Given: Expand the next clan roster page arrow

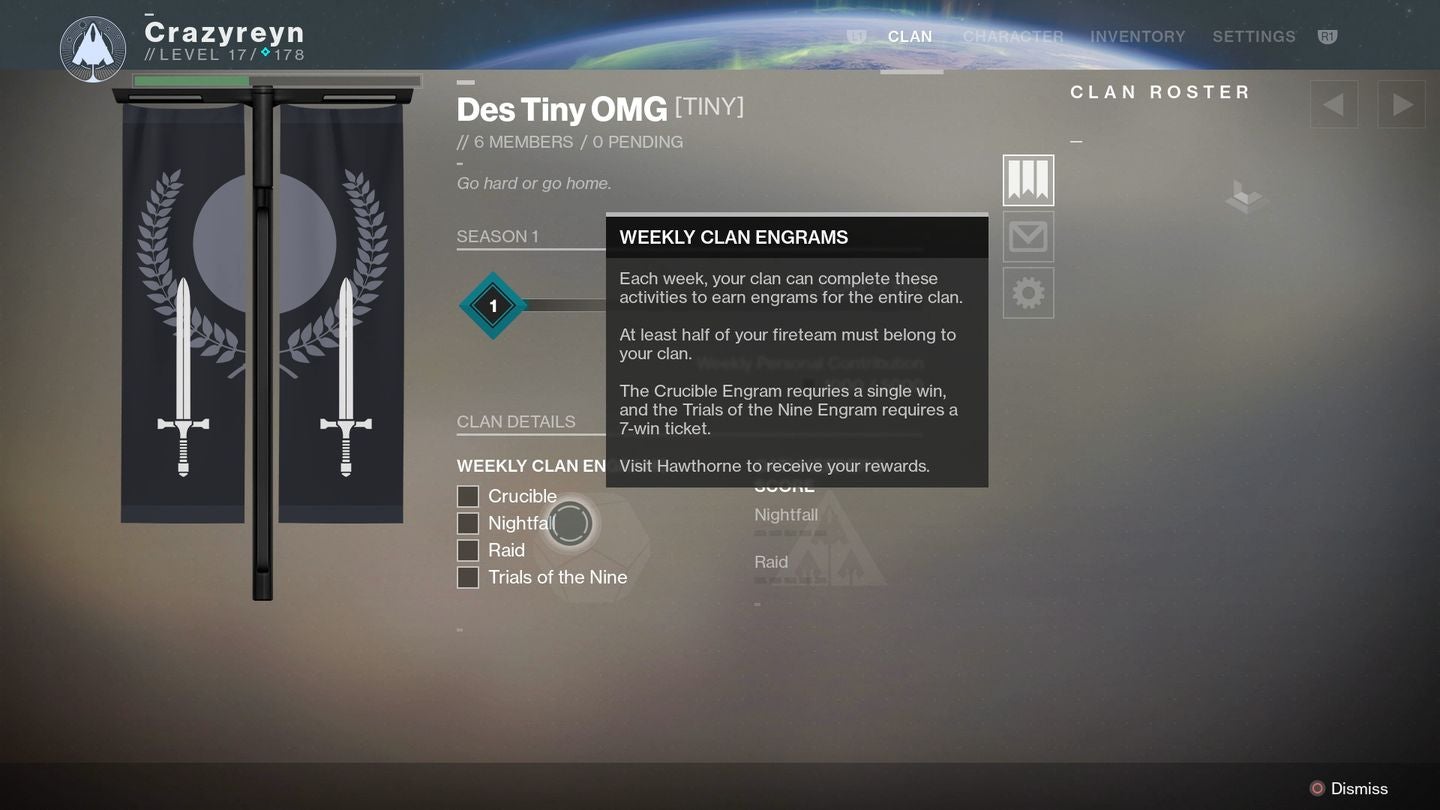Looking at the screenshot, I should pyautogui.click(x=1401, y=103).
